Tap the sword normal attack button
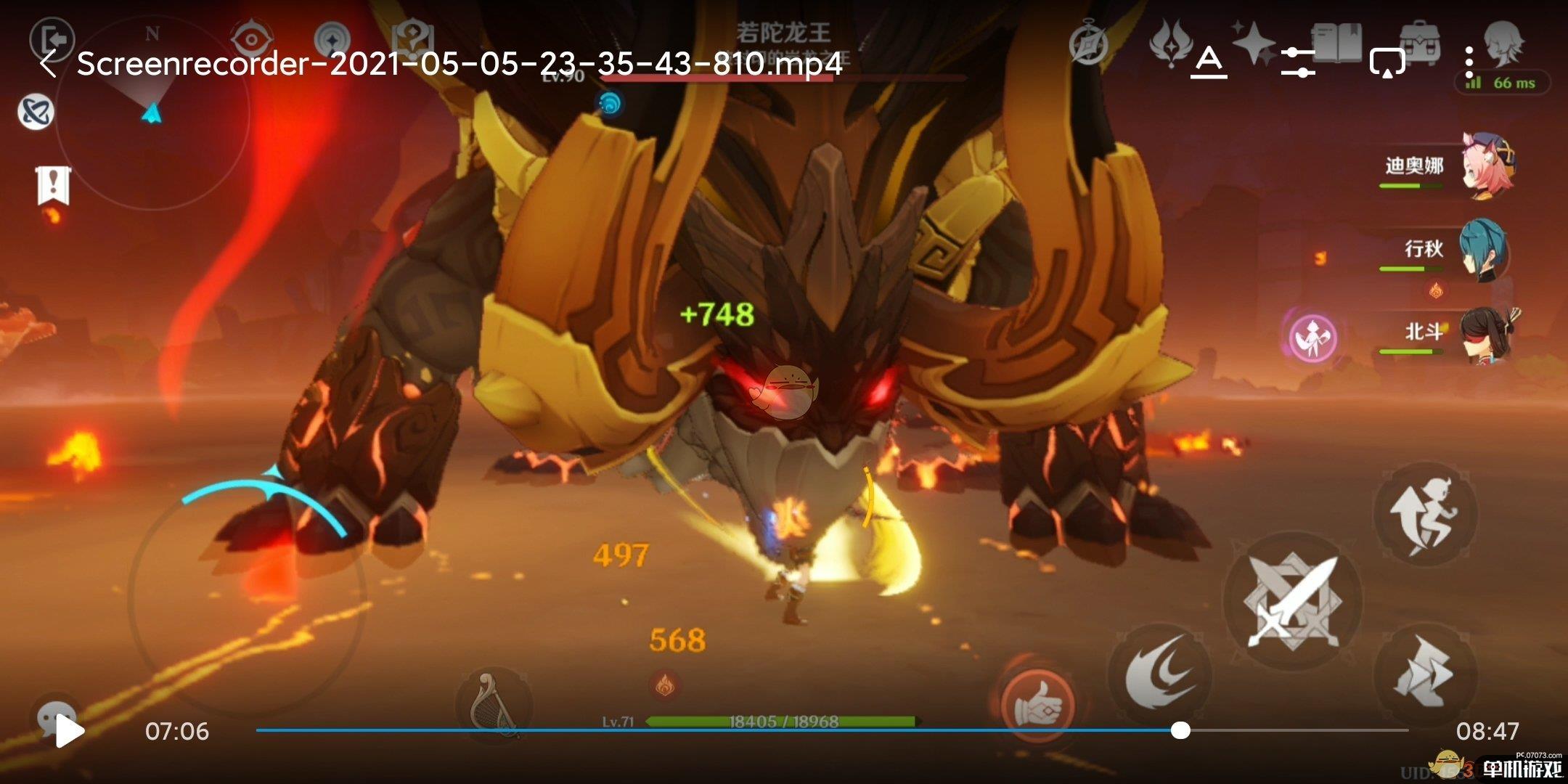Viewport: 1568px width, 784px height. click(x=1292, y=601)
